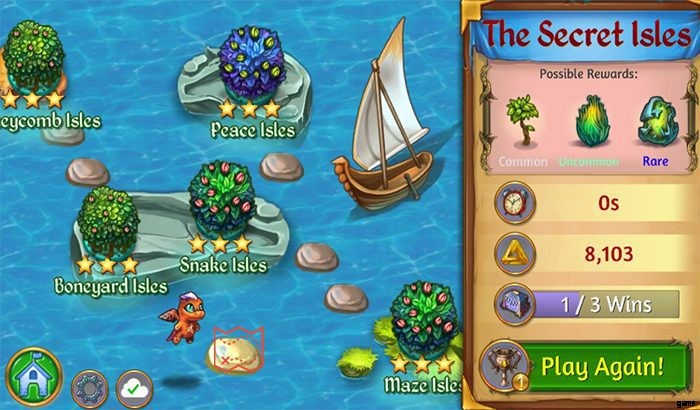Open the Honeycomb Isles level
Image resolution: width=700 pixels, height=410 pixels.
[32, 55]
